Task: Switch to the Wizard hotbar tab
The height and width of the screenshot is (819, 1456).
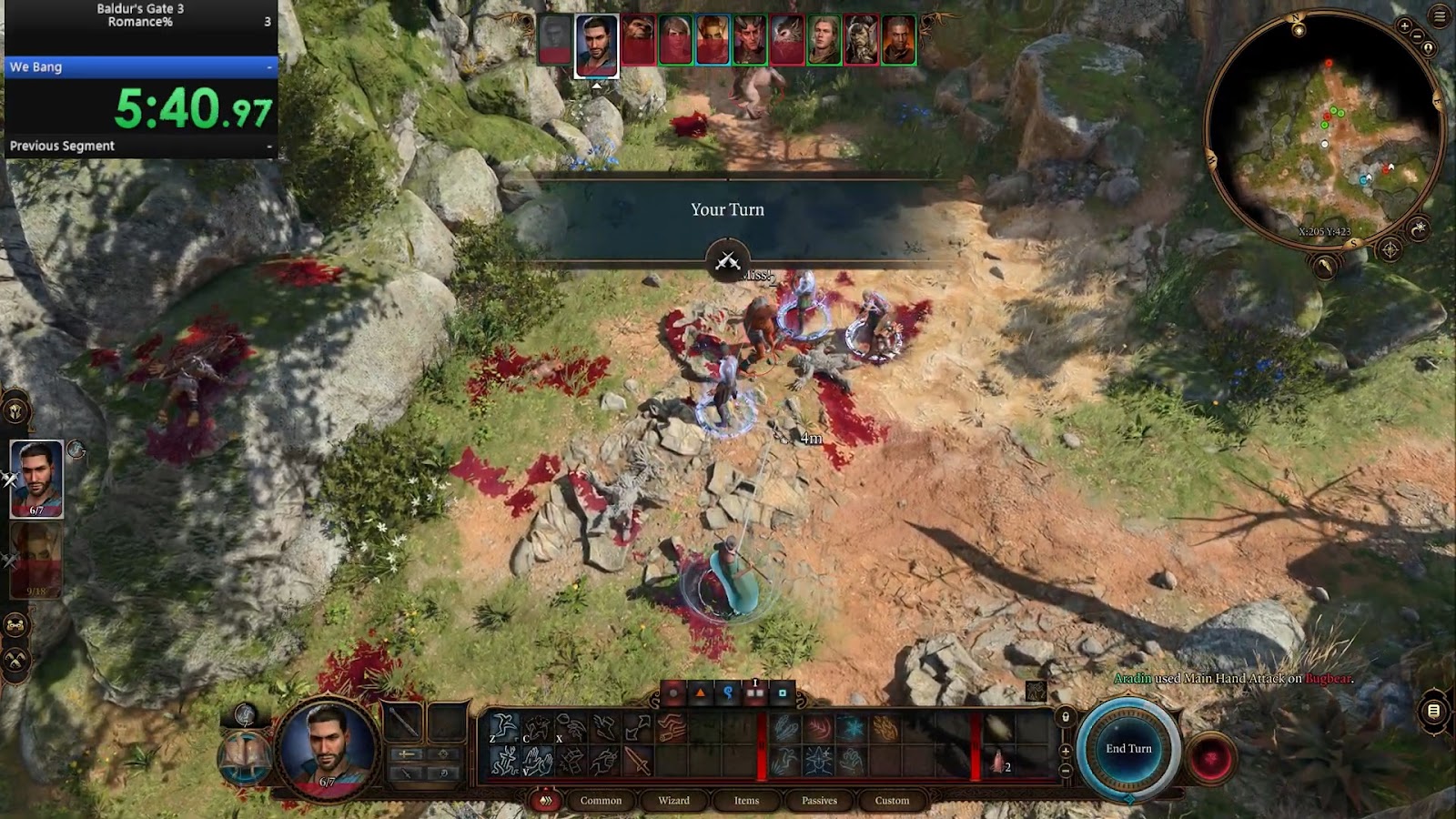Action: tap(673, 801)
